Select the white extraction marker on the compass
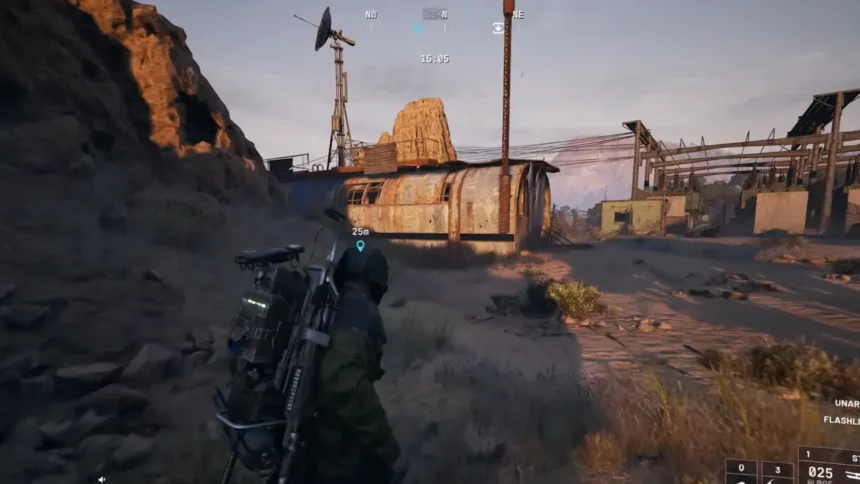The height and width of the screenshot is (484, 860). [498, 28]
